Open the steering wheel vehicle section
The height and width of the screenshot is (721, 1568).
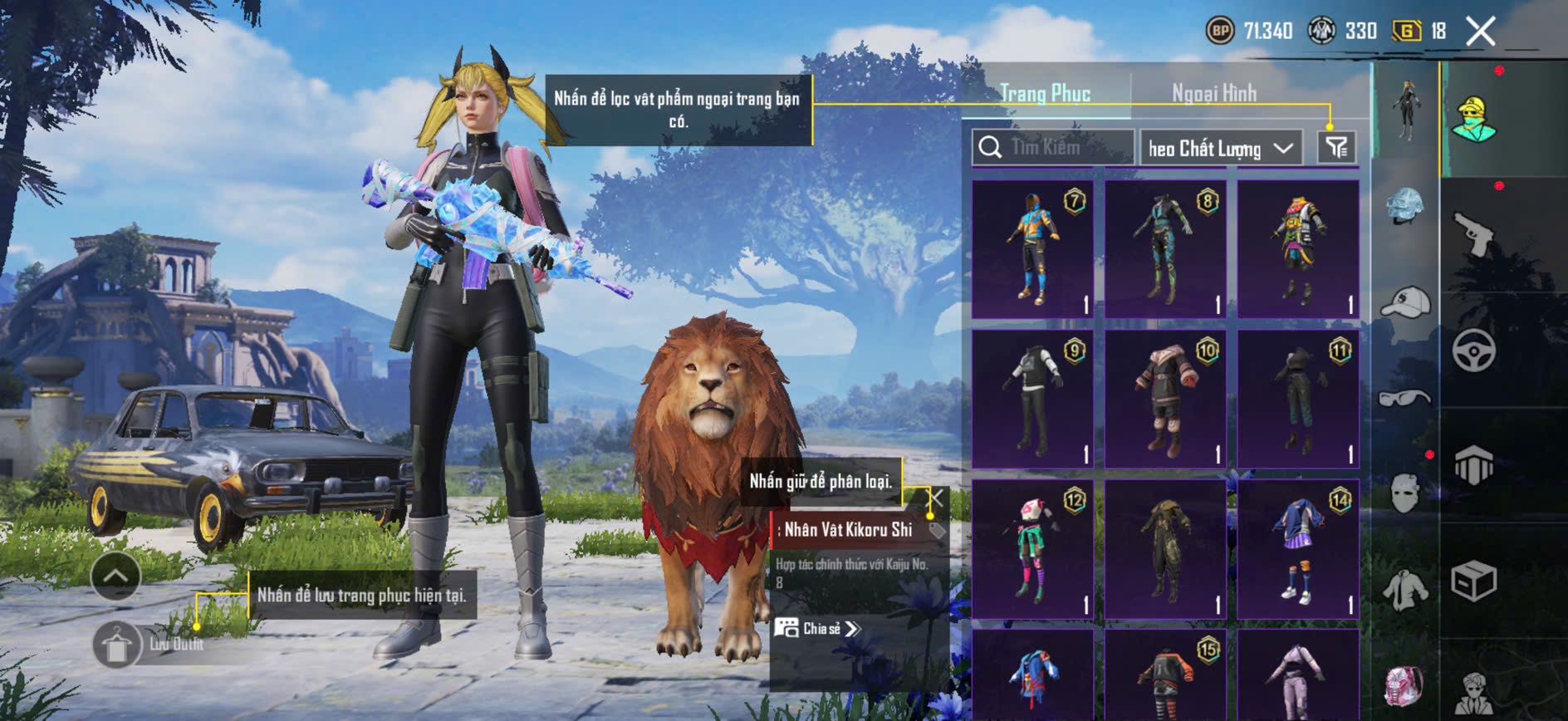[1473, 350]
